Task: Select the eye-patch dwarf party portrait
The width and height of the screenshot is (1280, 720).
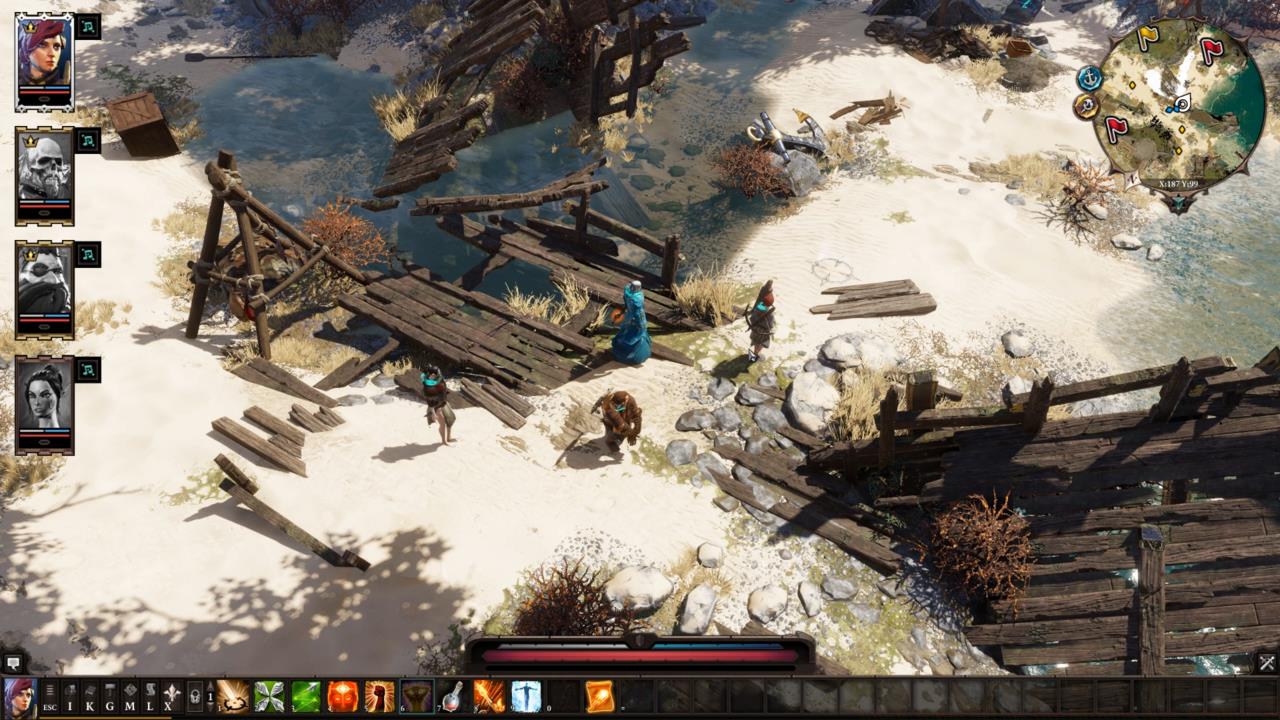Action: [44, 286]
